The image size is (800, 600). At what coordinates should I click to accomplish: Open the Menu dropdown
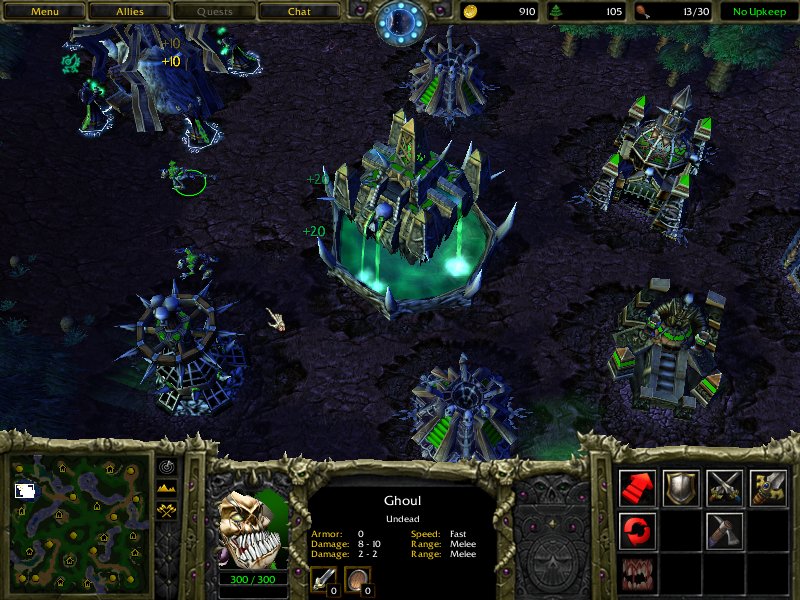(x=43, y=12)
